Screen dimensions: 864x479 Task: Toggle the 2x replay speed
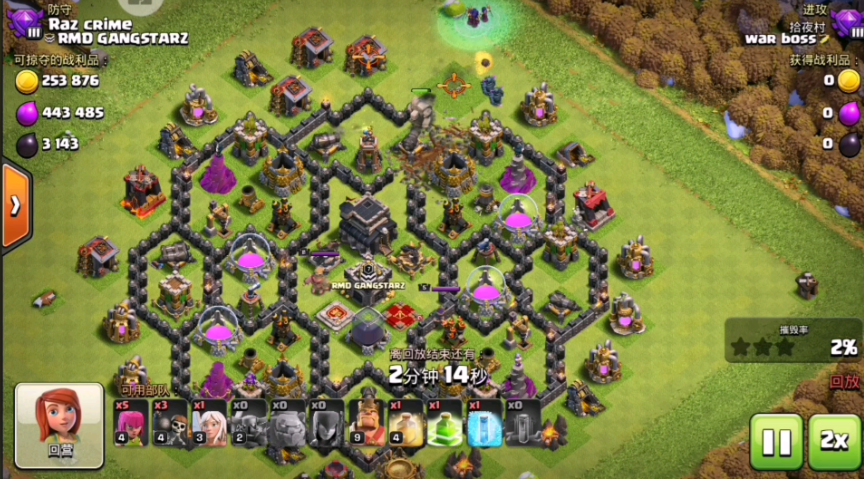[x=835, y=440]
